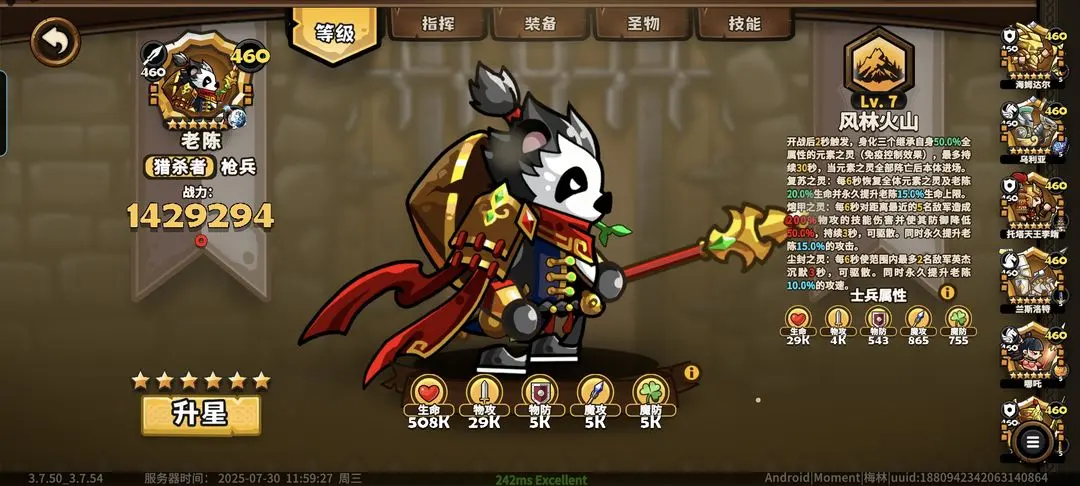Open the 装备 equipment tab
The image size is (1080, 486).
pos(541,24)
